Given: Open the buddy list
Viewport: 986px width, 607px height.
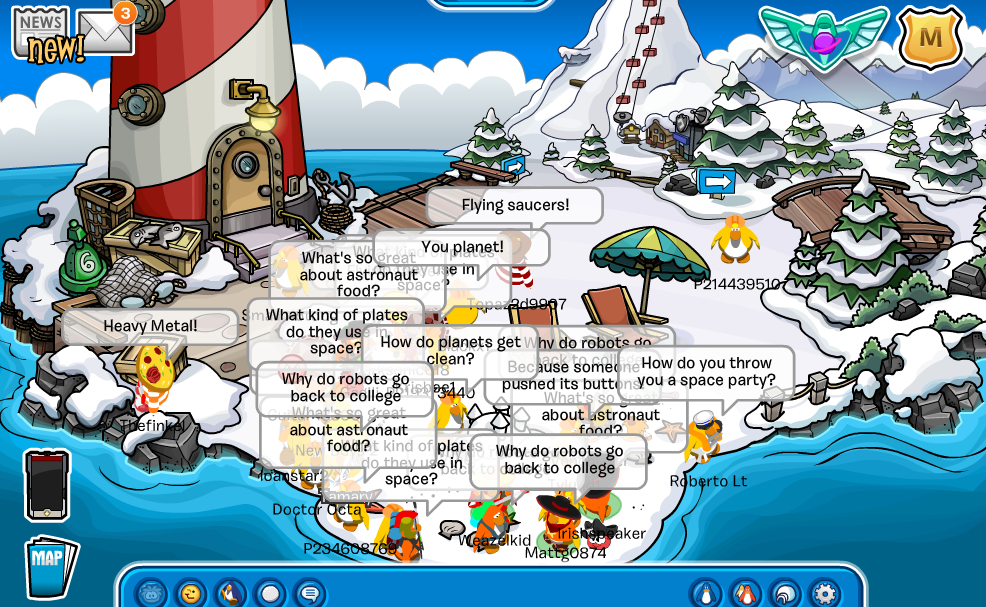Looking at the screenshot, I should click(746, 594).
